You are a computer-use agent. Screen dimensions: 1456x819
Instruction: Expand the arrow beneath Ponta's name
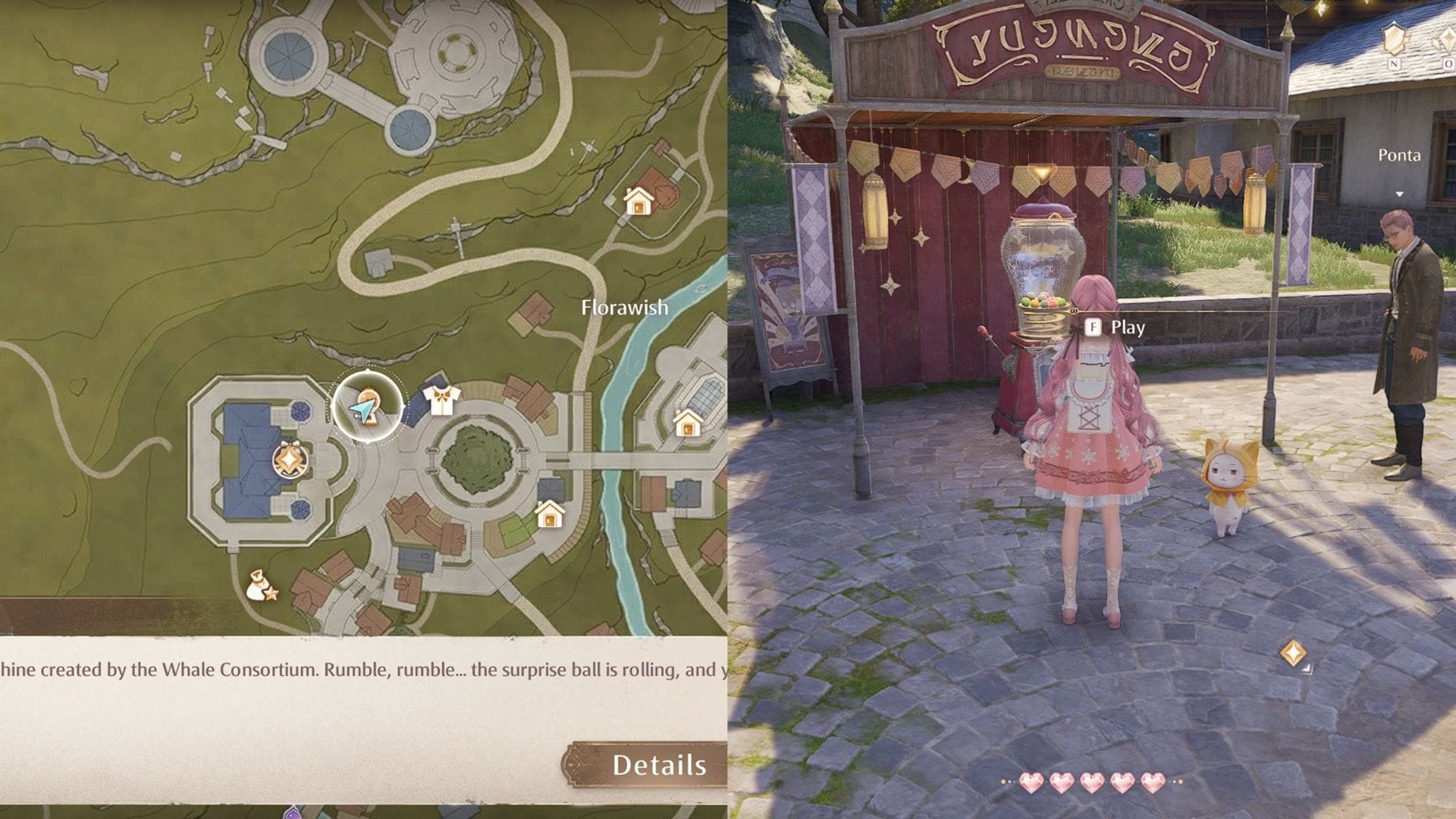1399,194
